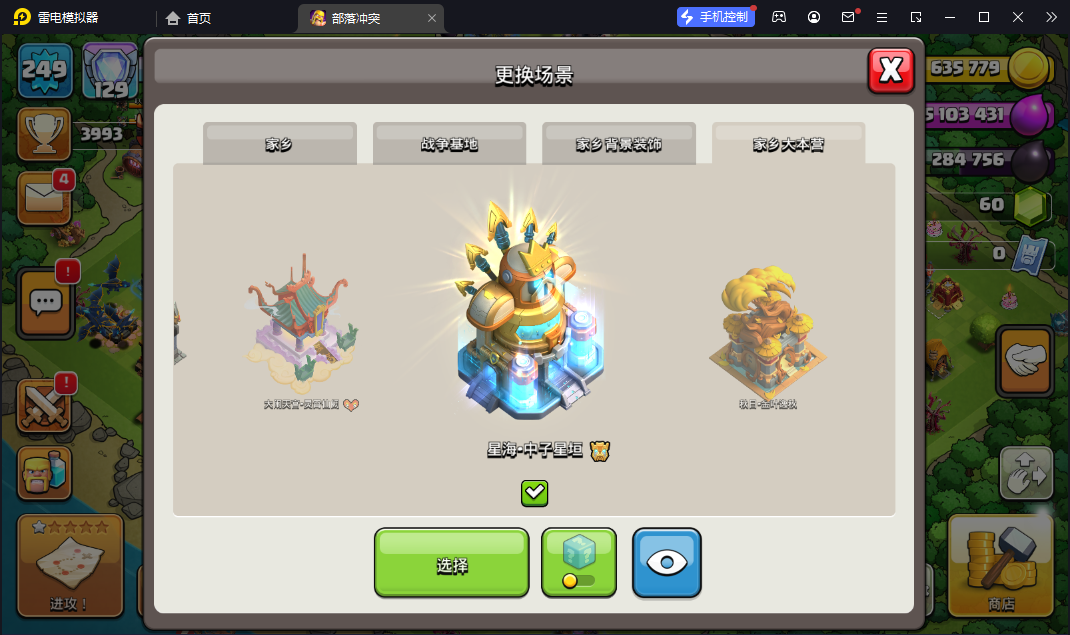Screen dimensions: 1070x635
Task: Switch to the 首页 emulator tab
Action: [x=189, y=17]
